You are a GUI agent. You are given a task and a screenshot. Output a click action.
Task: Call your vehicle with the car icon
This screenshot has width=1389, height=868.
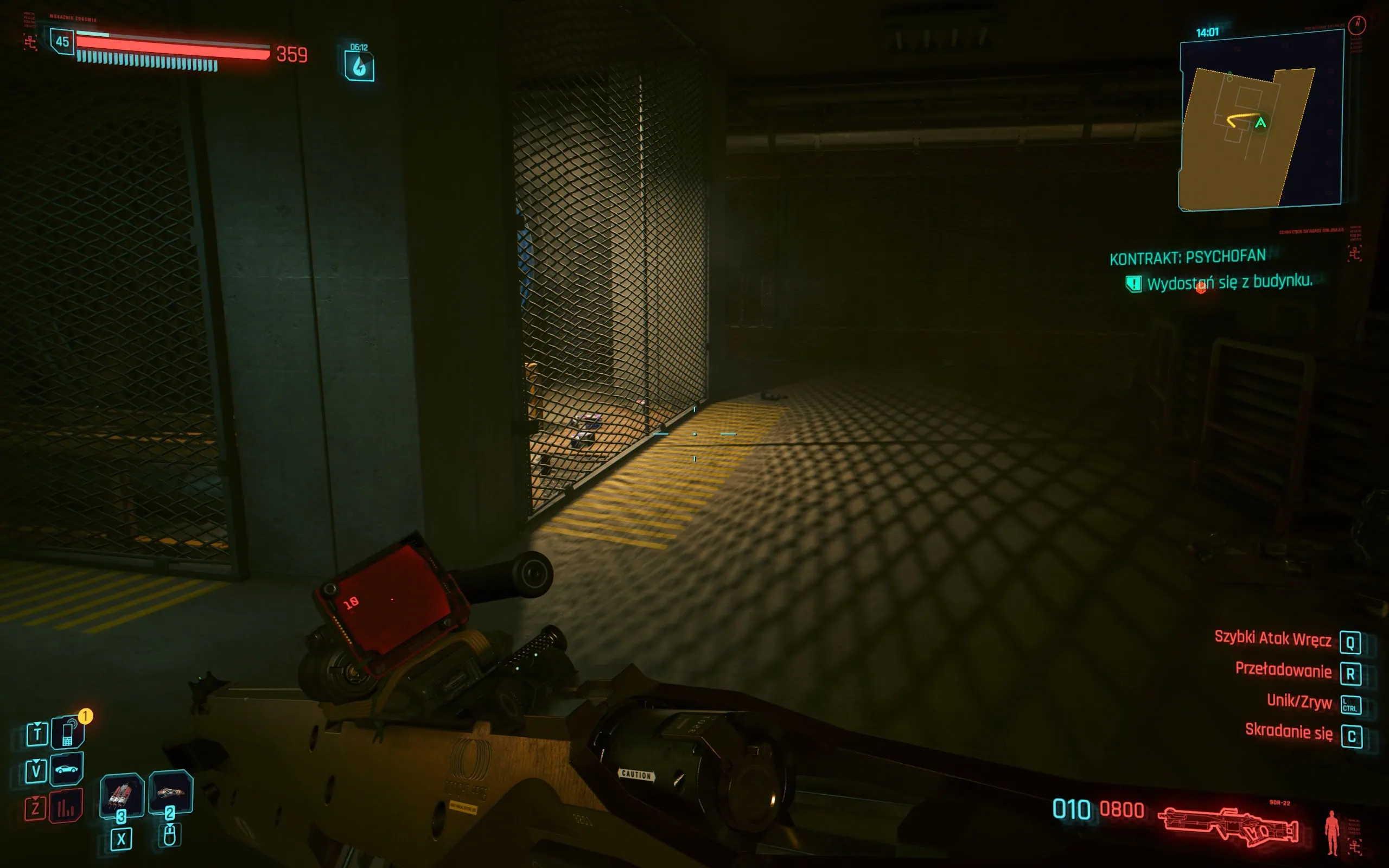tap(67, 769)
